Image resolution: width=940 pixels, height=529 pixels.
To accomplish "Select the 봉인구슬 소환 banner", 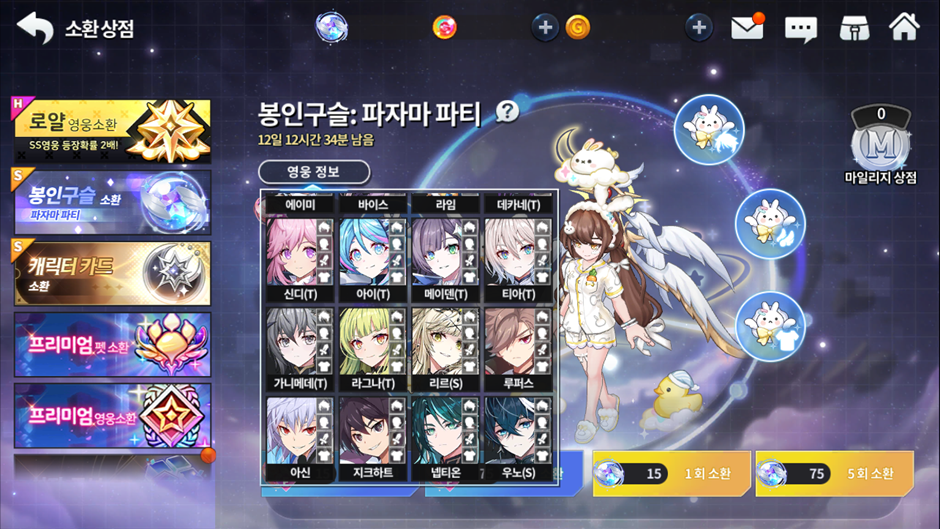I will click(112, 201).
